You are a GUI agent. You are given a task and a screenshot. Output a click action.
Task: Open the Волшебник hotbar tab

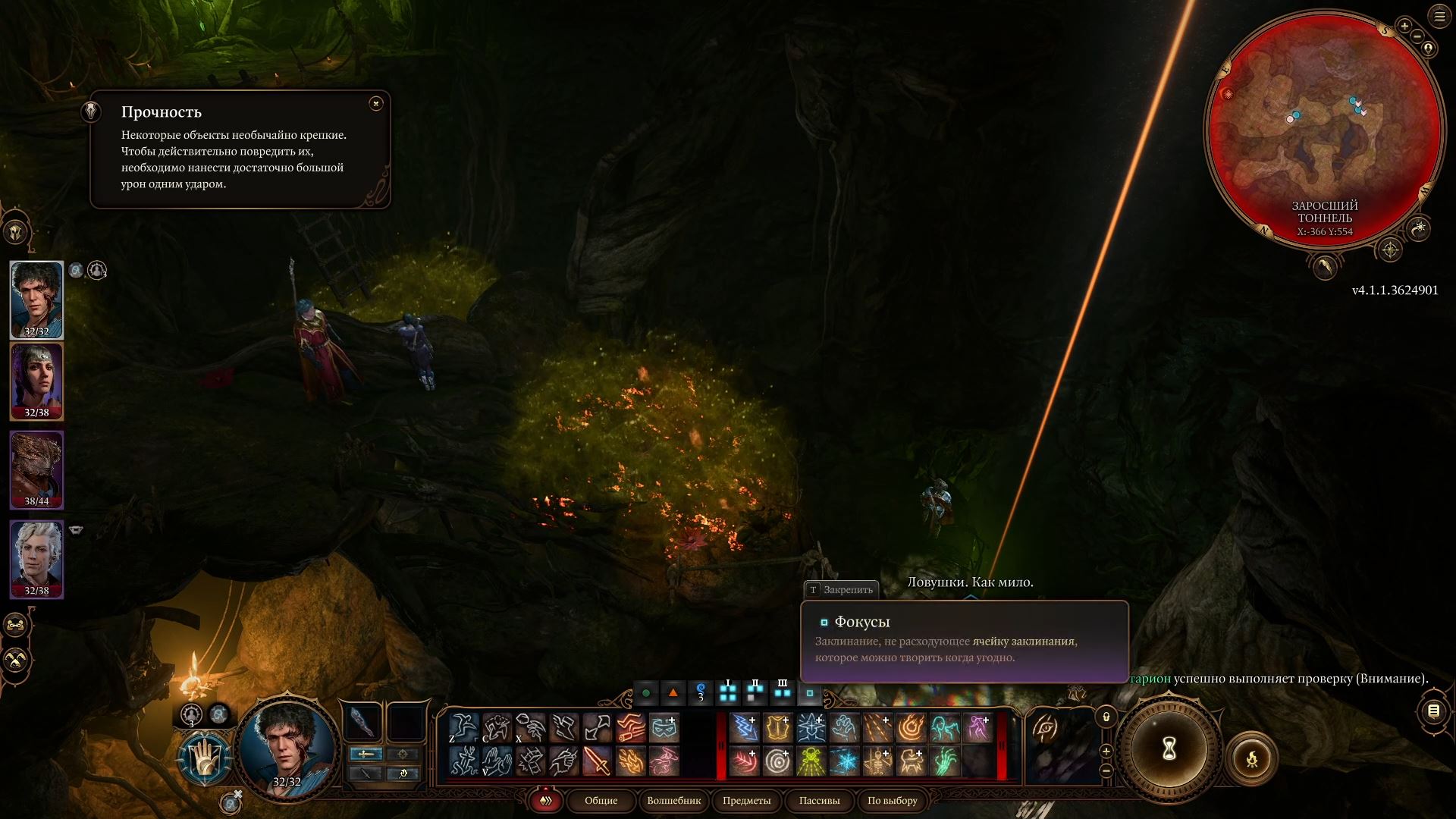tap(673, 800)
